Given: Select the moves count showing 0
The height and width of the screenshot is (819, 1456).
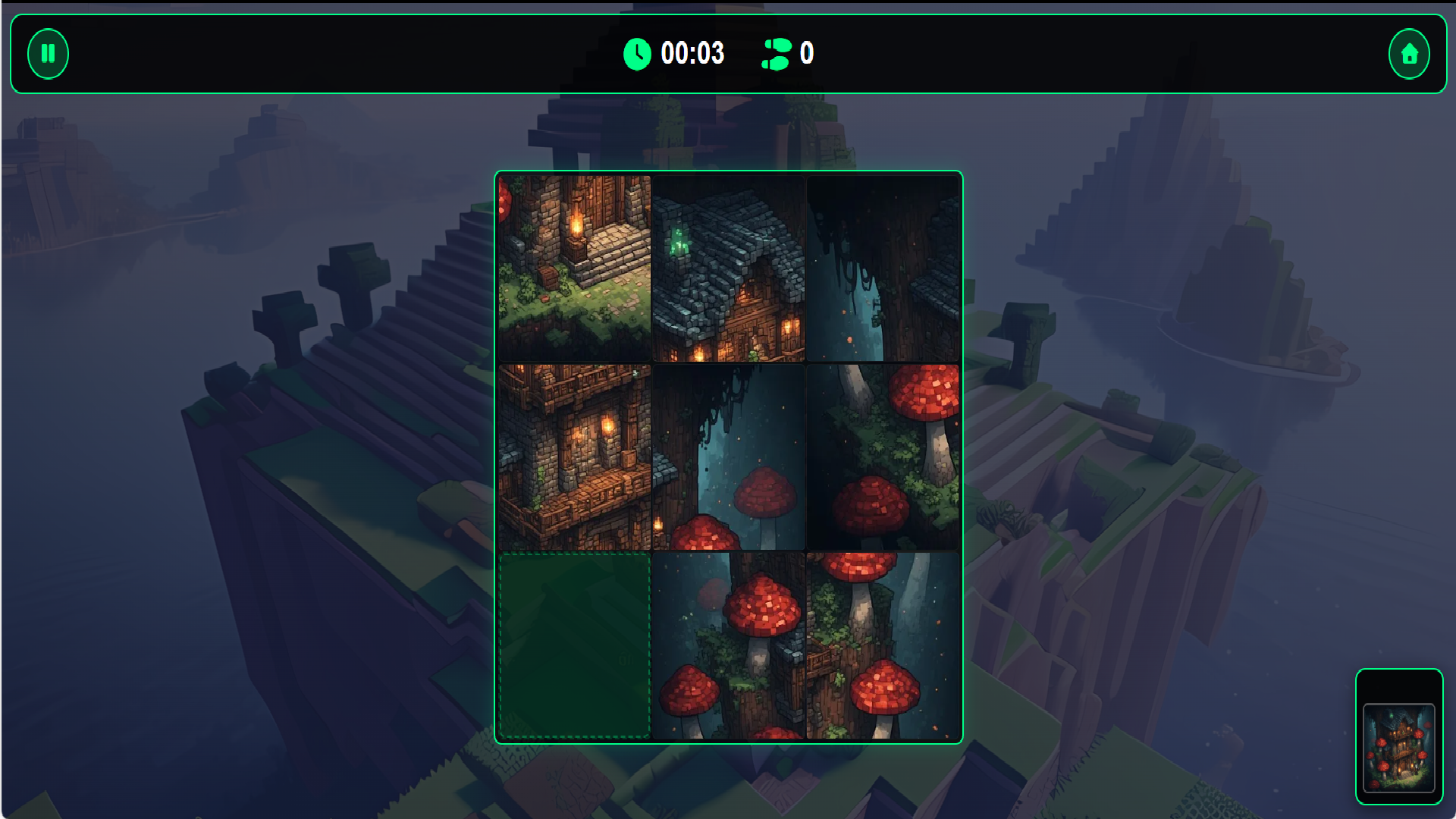Looking at the screenshot, I should [805, 54].
